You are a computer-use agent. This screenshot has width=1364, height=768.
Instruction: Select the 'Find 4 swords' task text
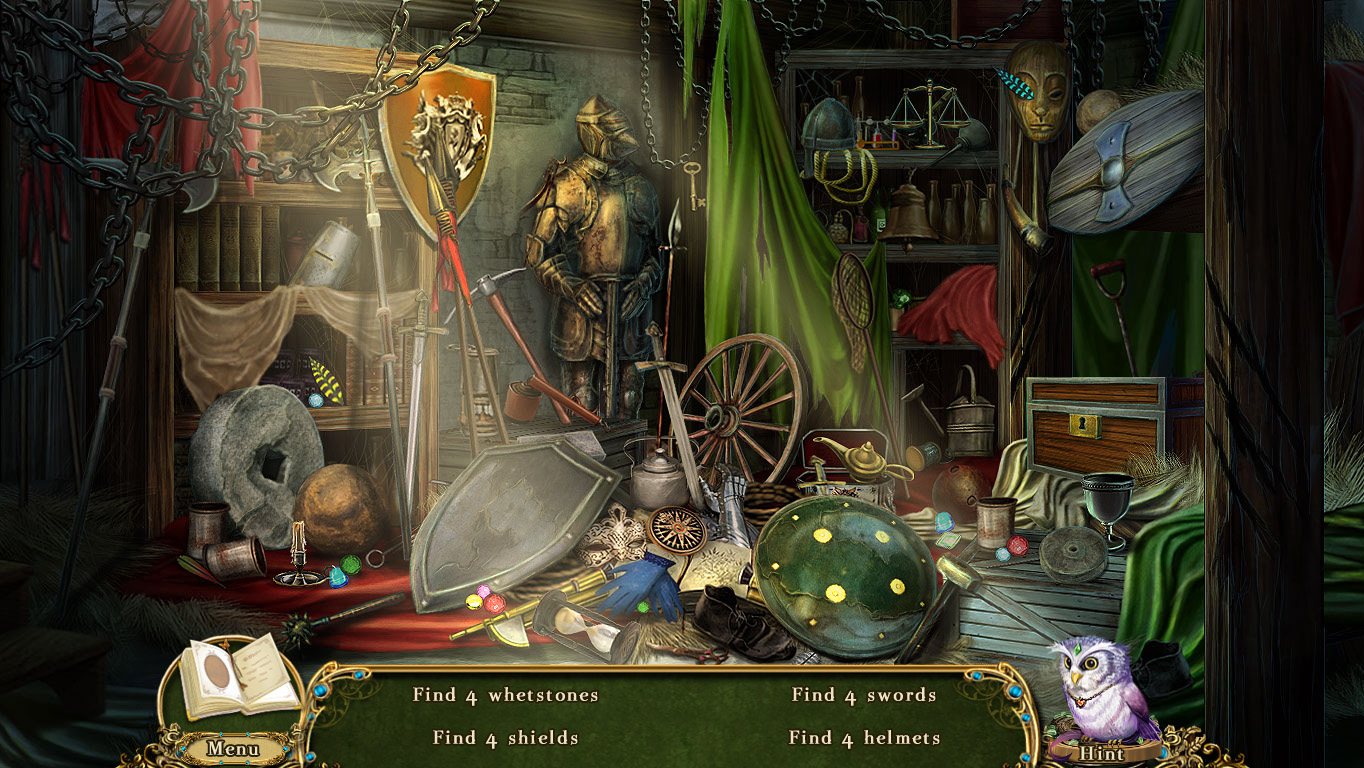pyautogui.click(x=862, y=694)
